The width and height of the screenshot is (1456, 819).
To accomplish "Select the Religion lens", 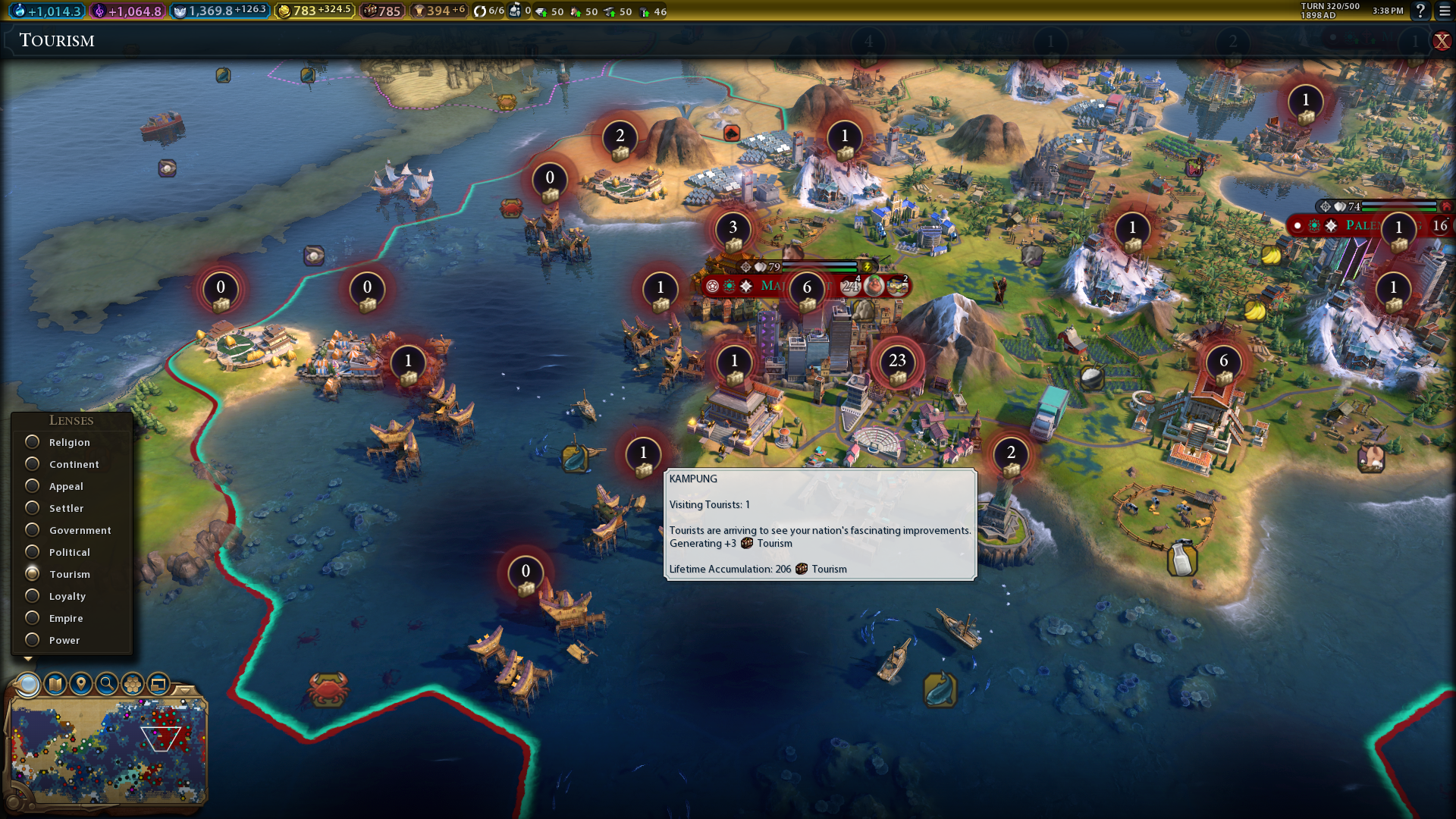I will pyautogui.click(x=33, y=442).
